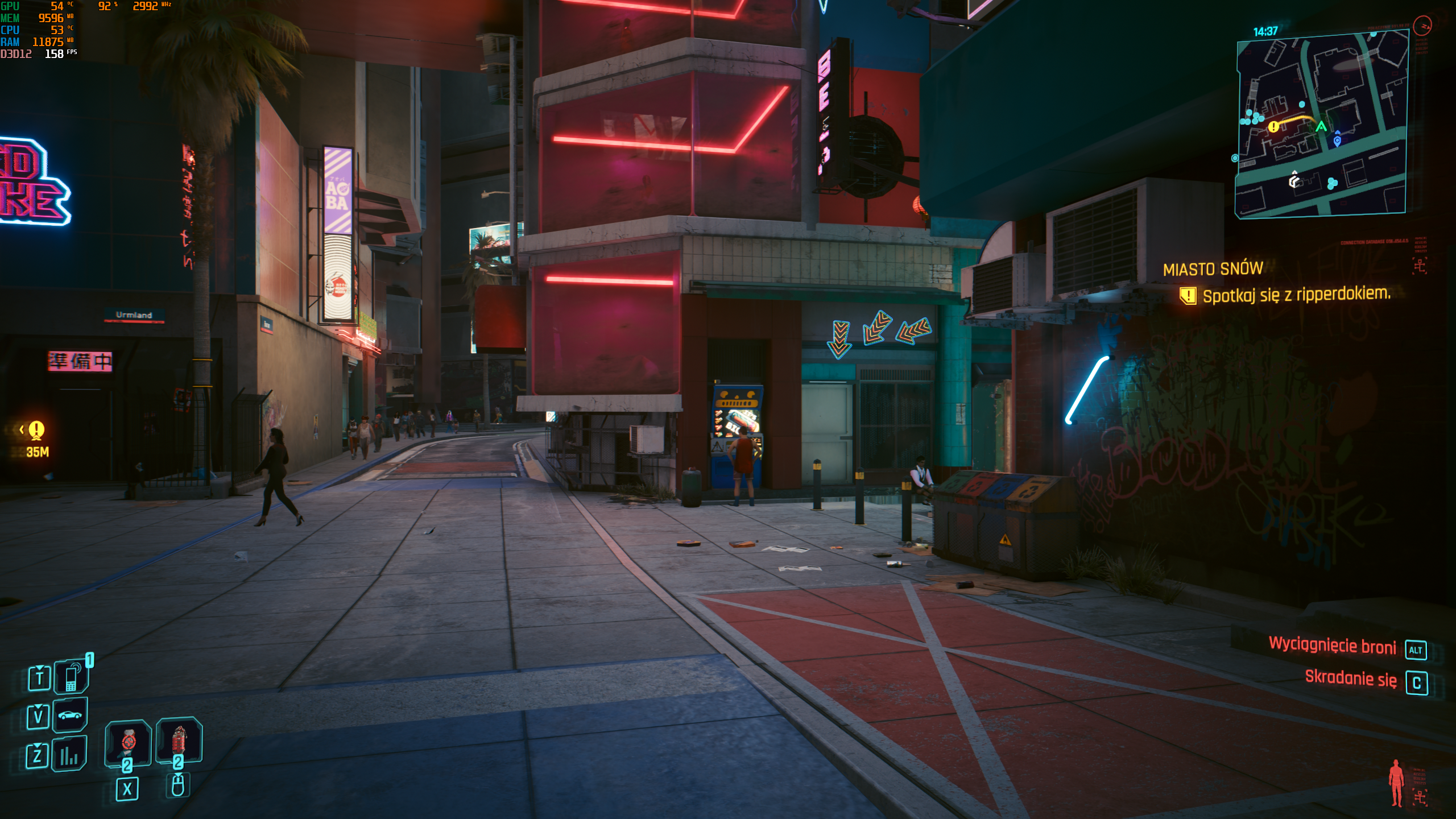The height and width of the screenshot is (819, 1456).
Task: Select the health inhaler consumable slot
Action: pos(128,742)
